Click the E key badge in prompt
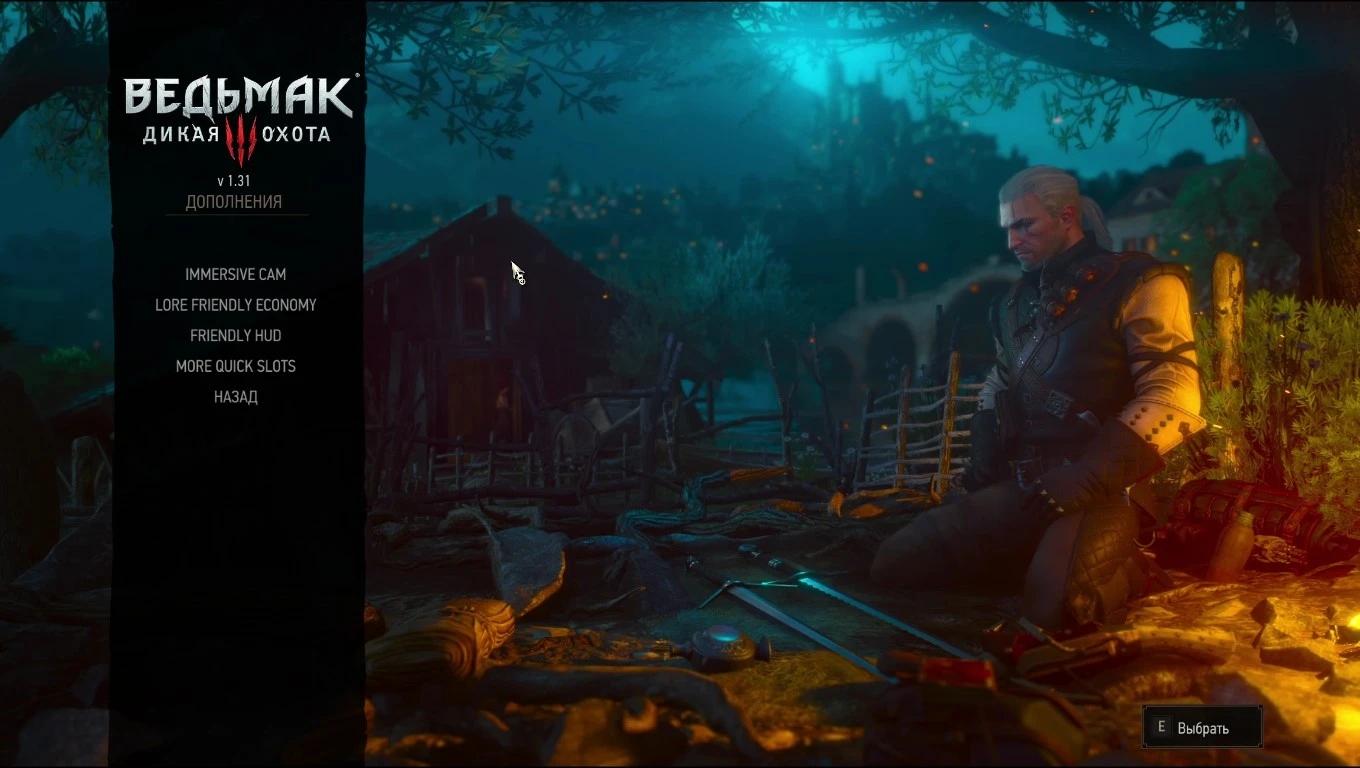 (1161, 726)
